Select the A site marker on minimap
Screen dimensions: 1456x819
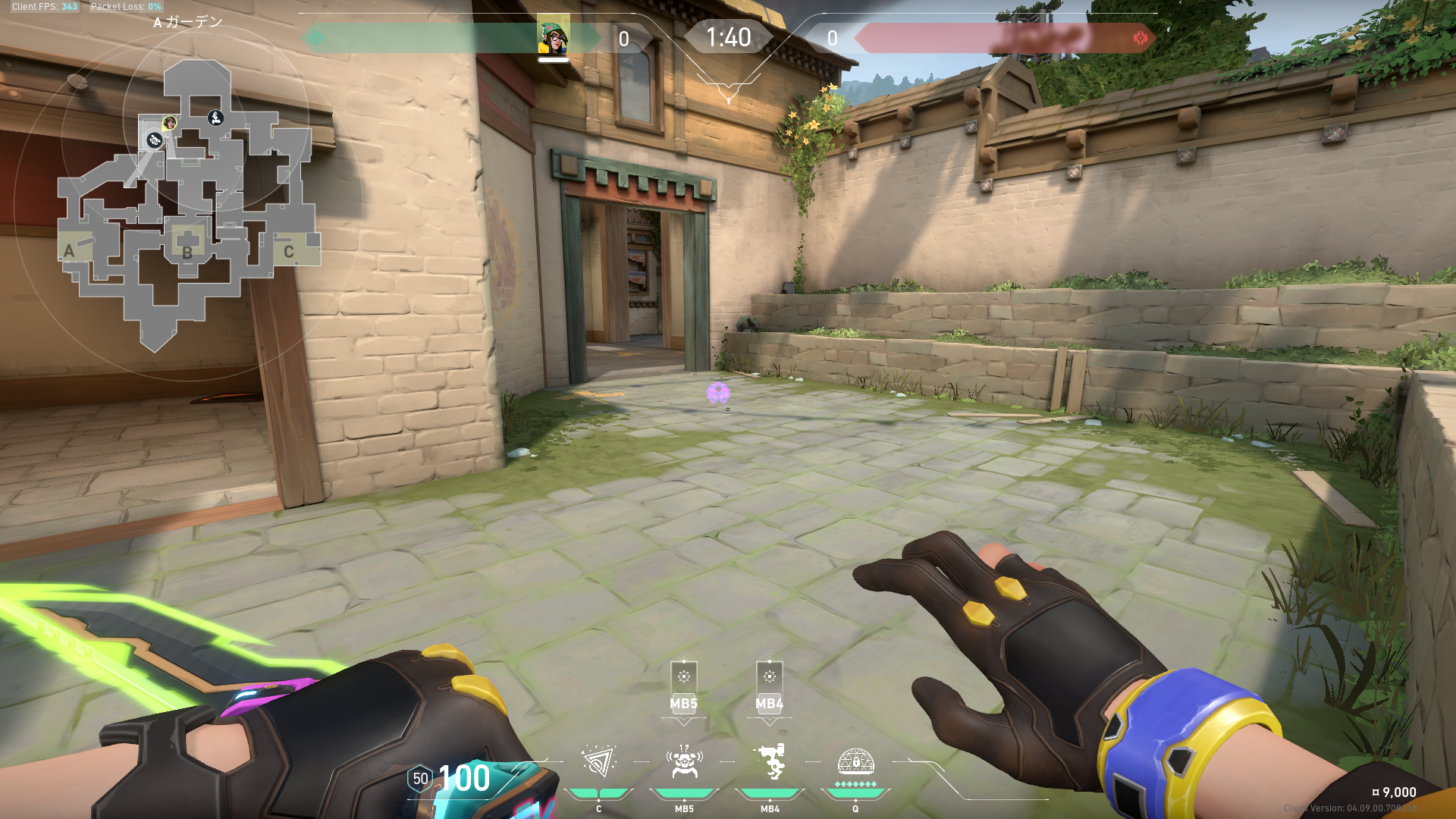(70, 251)
